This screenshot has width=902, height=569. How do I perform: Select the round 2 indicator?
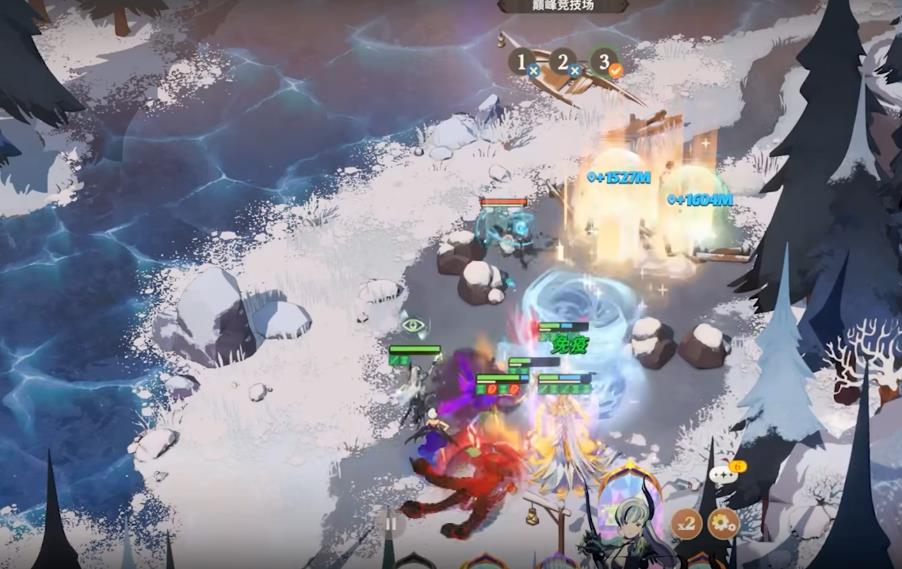point(563,63)
